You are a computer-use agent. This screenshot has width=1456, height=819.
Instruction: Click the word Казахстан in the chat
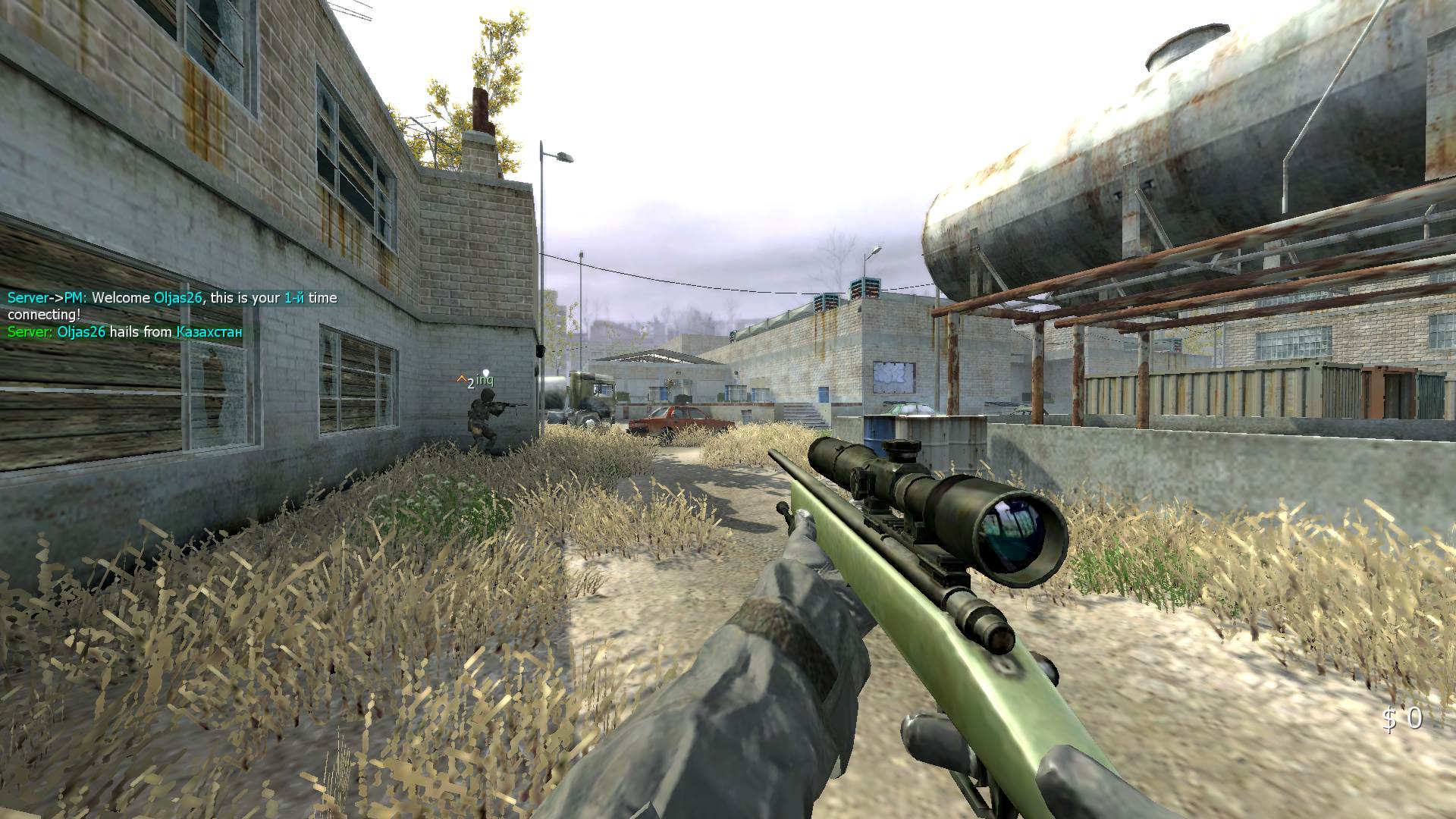point(209,332)
